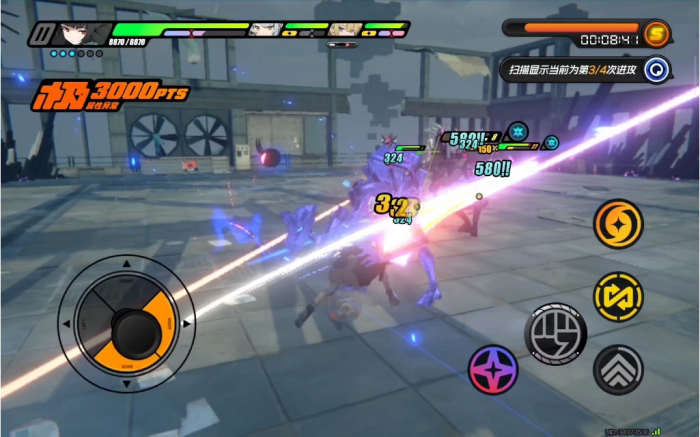The image size is (700, 437).
Task: Tap the yellow character swap arrows button
Action: 618,296
